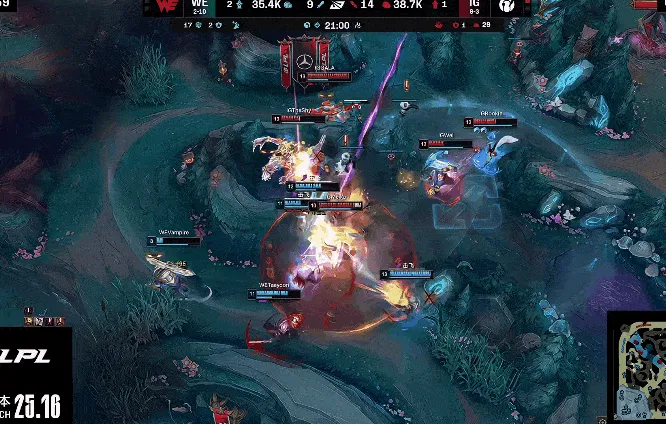Click the LPL league logo

tap(30, 356)
